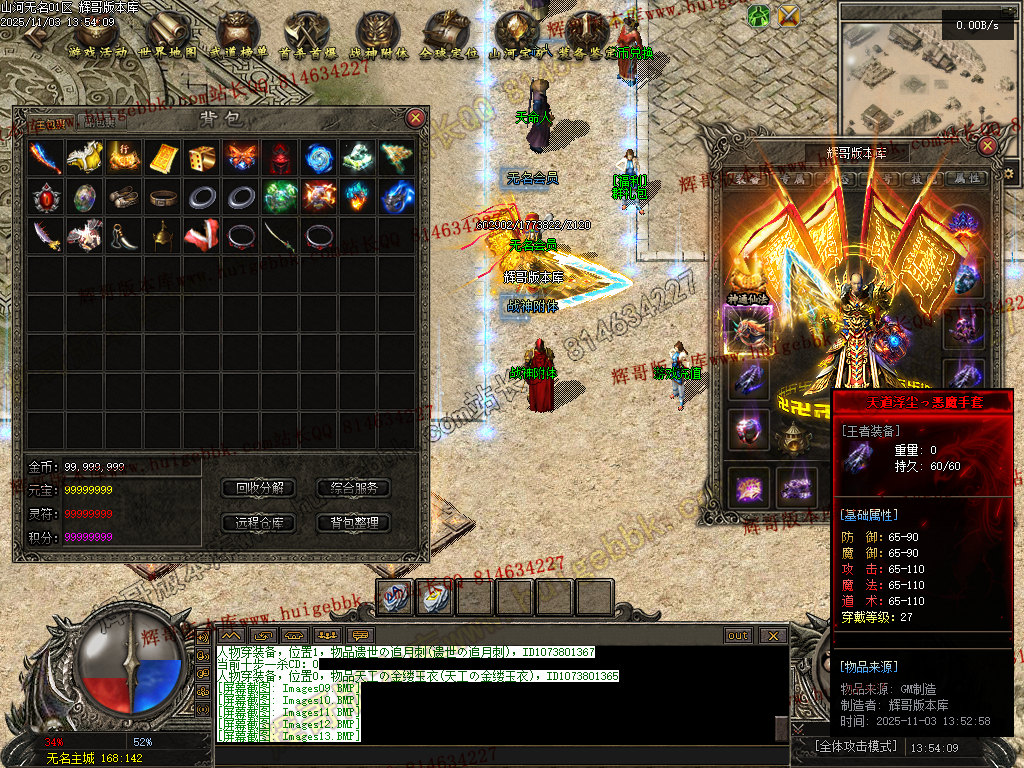The image size is (1024, 768).
Task: Select the bronze helmet in backpack
Action: click(x=163, y=236)
